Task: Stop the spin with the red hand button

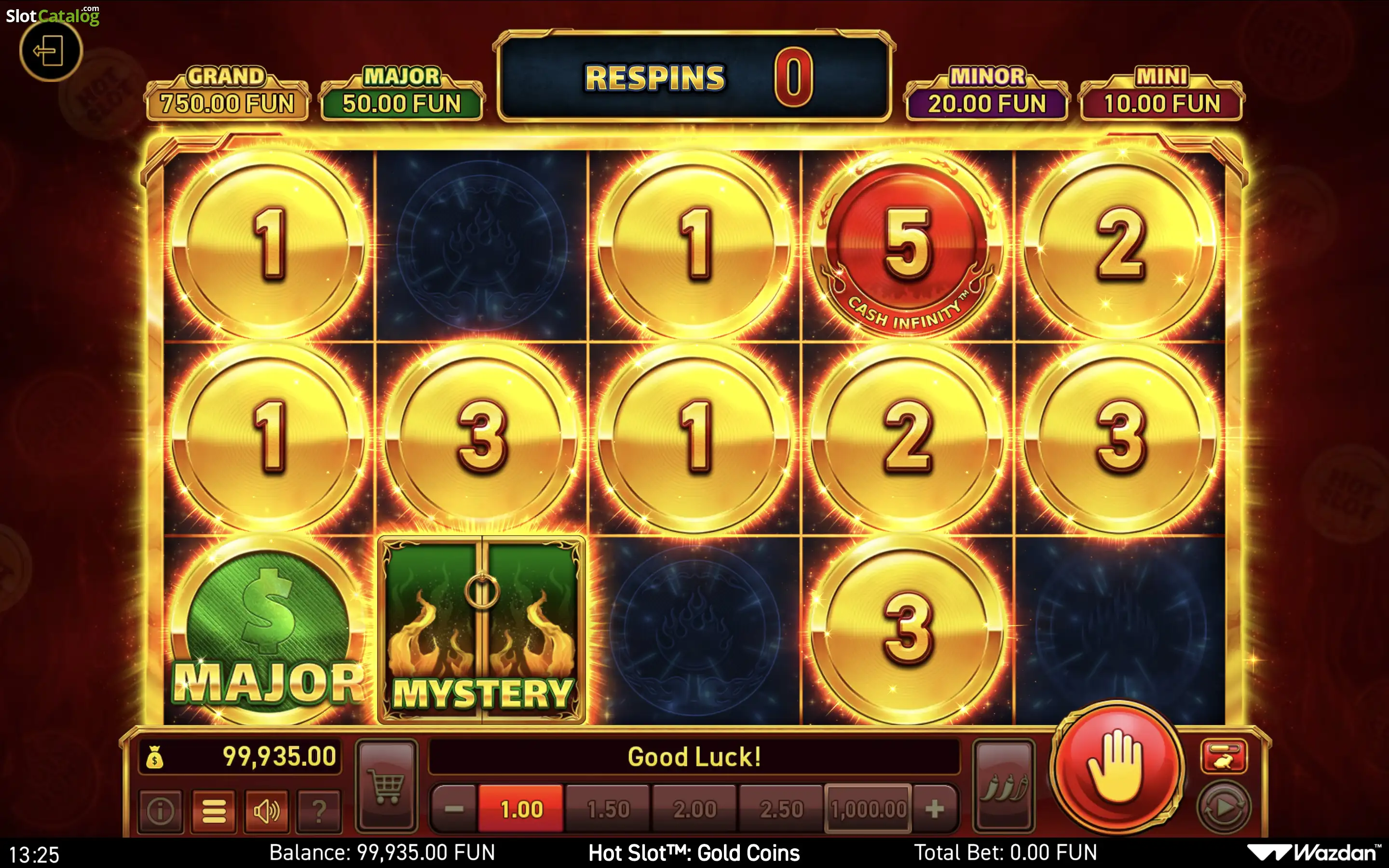Action: [x=1117, y=767]
